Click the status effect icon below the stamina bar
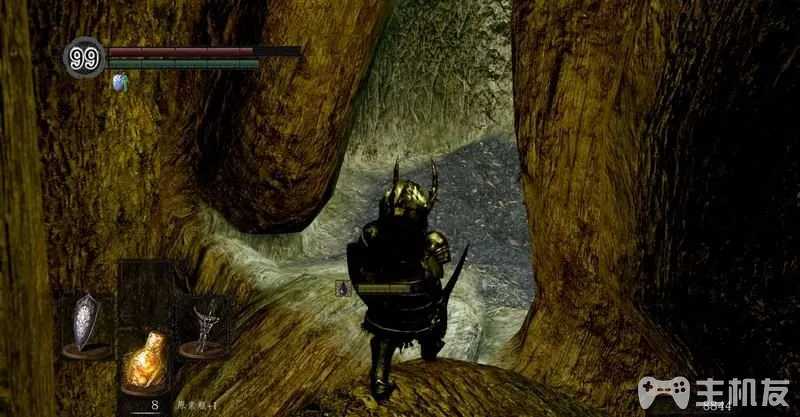The width and height of the screenshot is (800, 417). tap(122, 82)
